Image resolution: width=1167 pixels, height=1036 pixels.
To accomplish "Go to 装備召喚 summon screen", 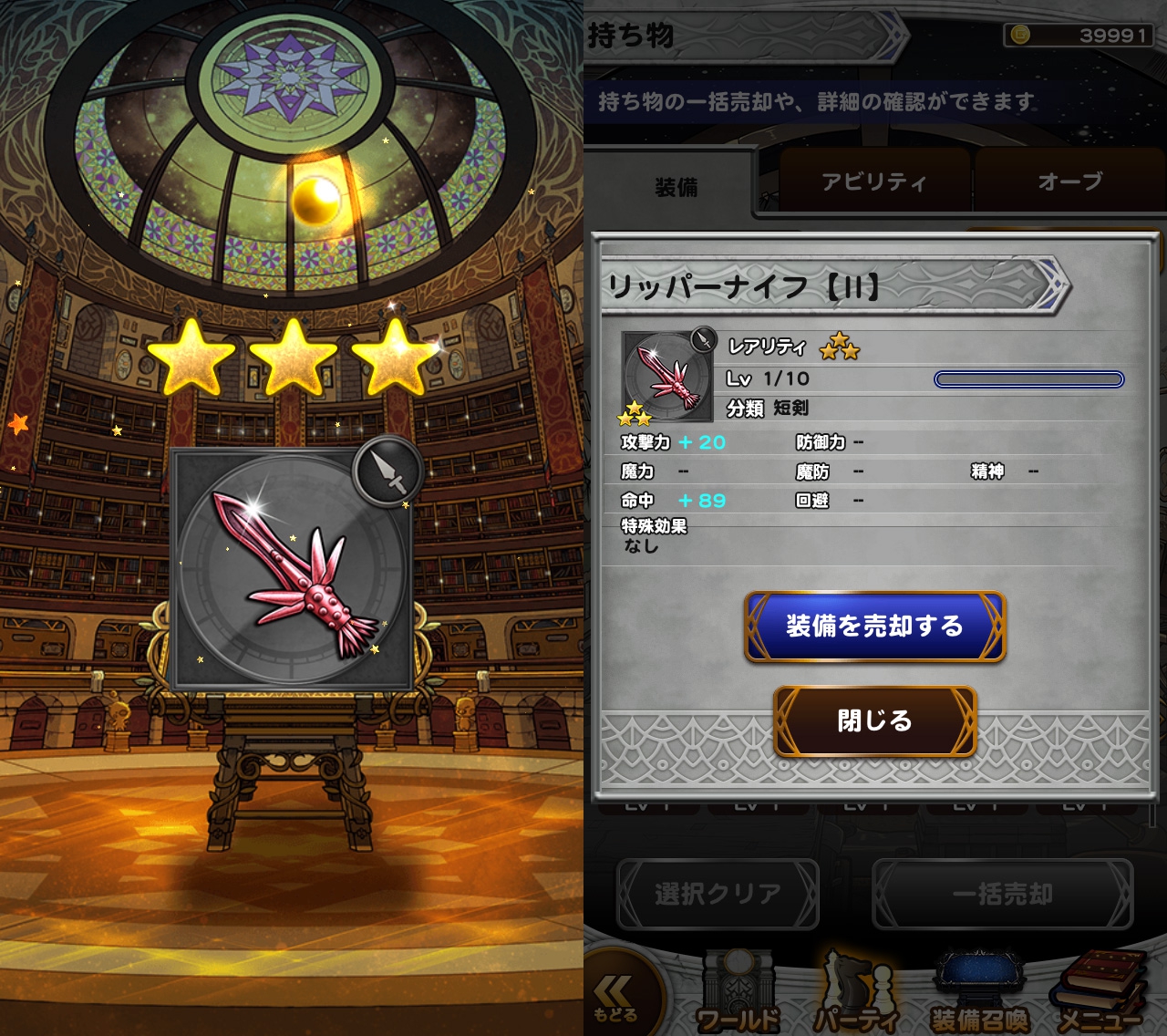I will coord(980,996).
